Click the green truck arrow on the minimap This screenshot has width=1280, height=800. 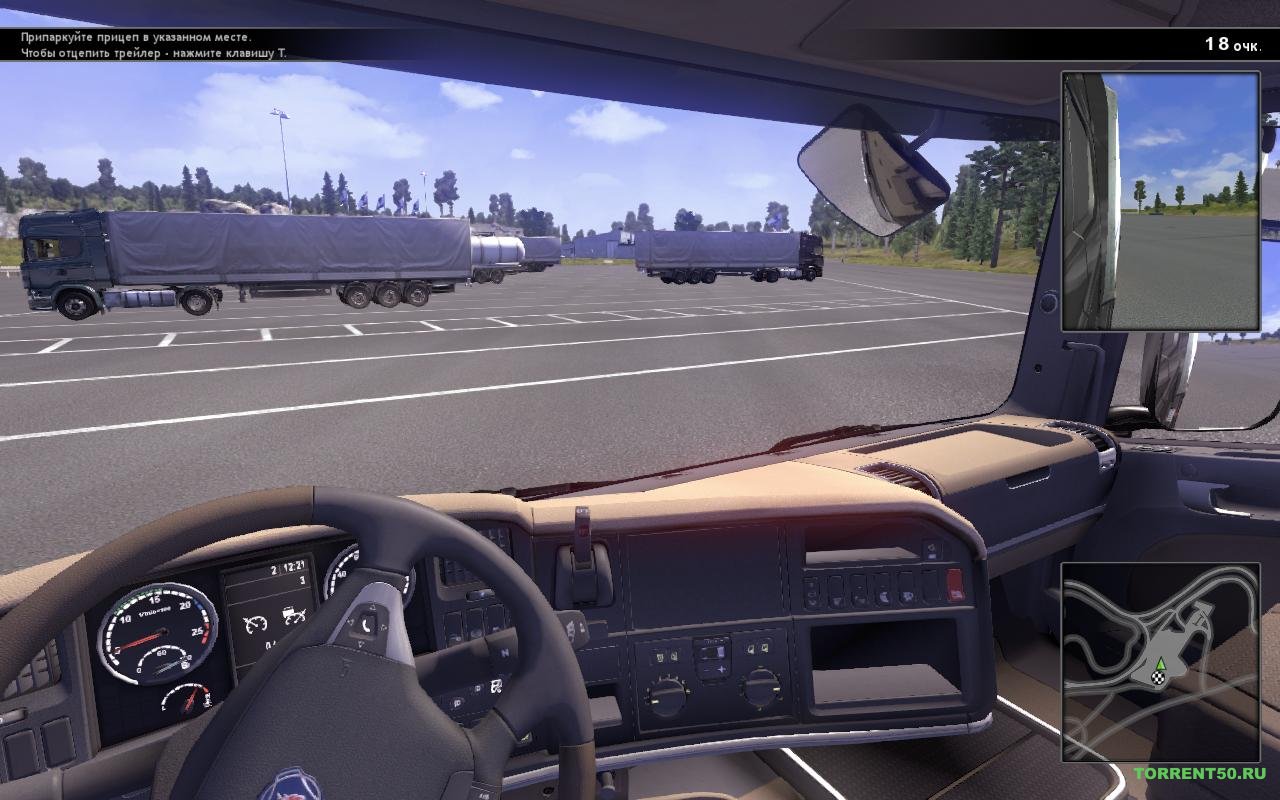[1160, 664]
